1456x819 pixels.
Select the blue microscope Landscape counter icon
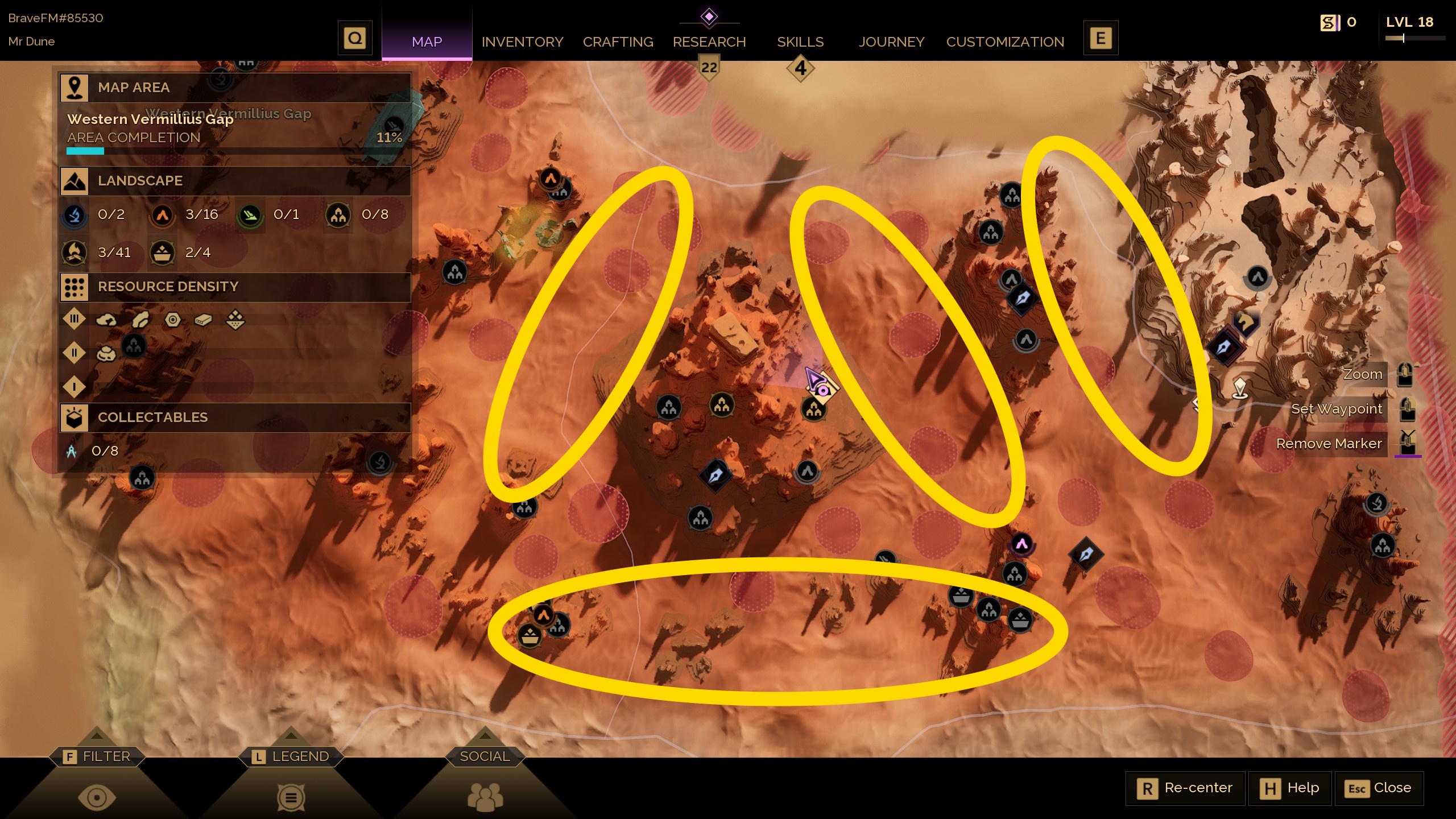pos(75,215)
